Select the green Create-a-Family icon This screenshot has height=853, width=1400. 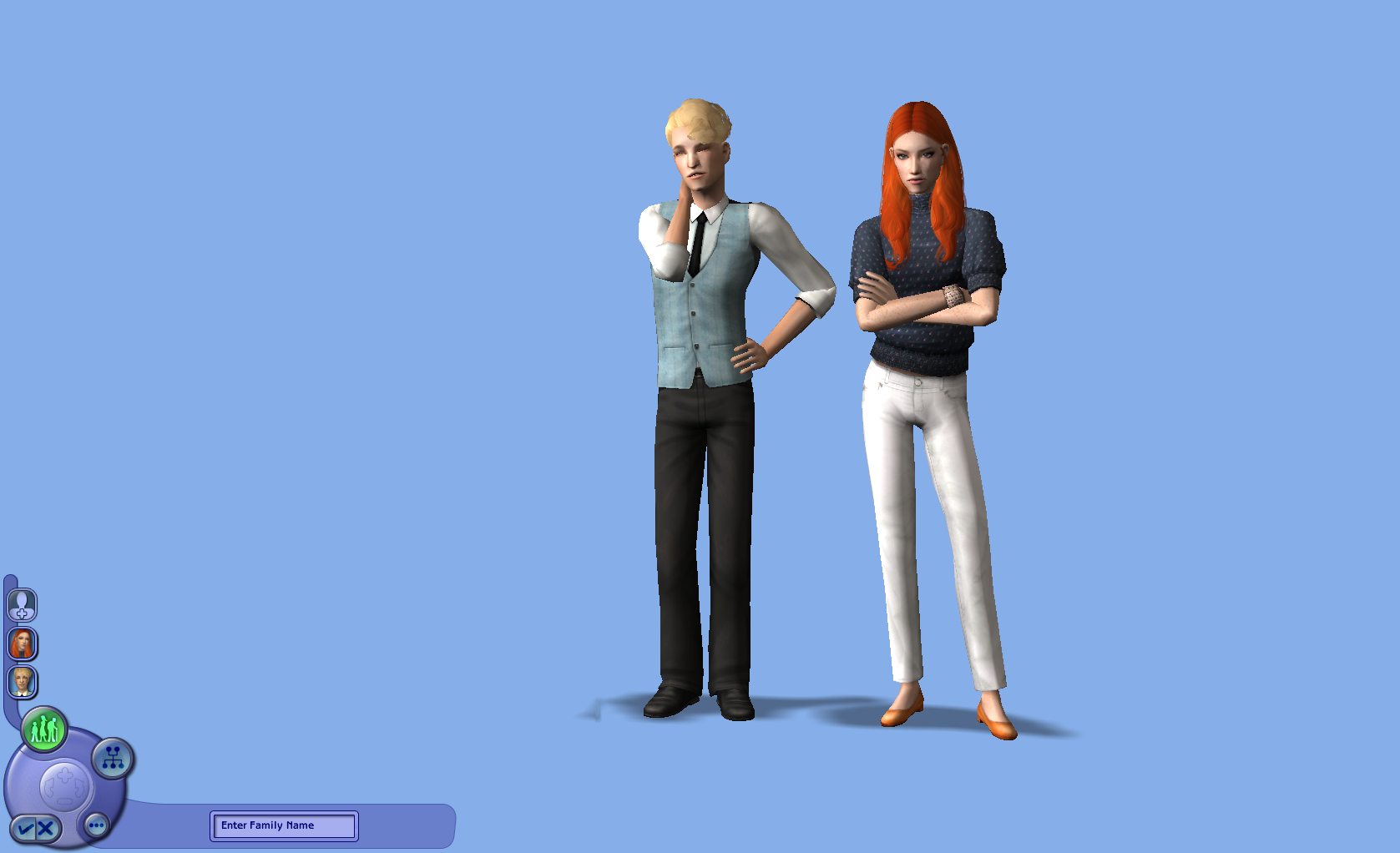(x=44, y=728)
